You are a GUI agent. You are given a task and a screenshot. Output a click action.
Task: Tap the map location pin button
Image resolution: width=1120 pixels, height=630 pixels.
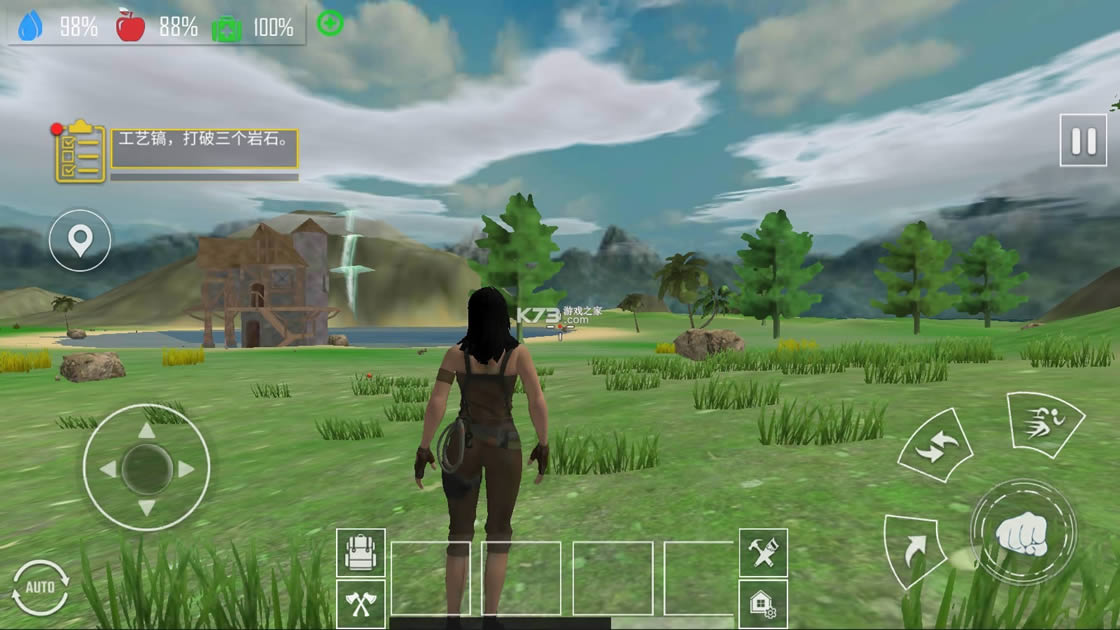(x=80, y=240)
